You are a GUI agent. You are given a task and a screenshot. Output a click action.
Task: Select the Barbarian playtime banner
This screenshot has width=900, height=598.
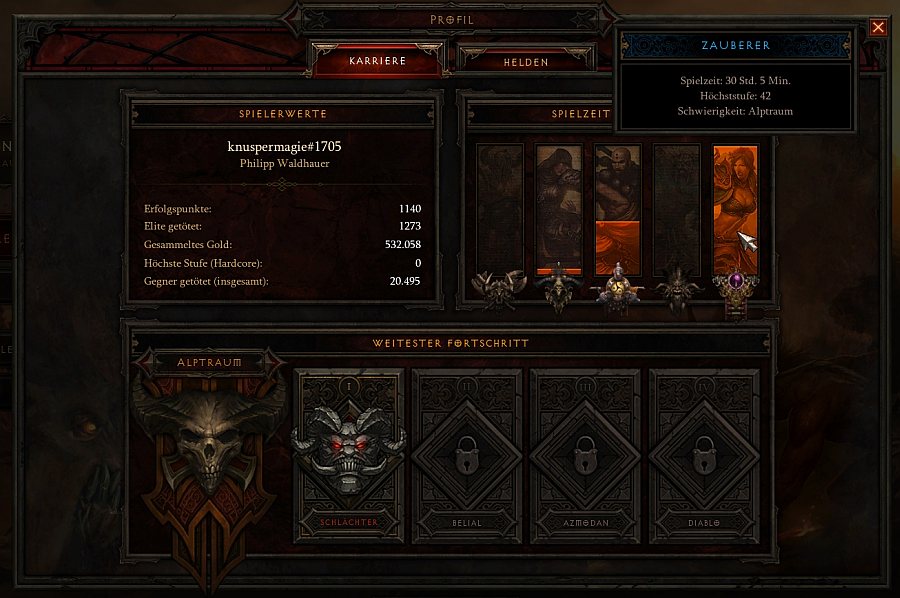(499, 208)
